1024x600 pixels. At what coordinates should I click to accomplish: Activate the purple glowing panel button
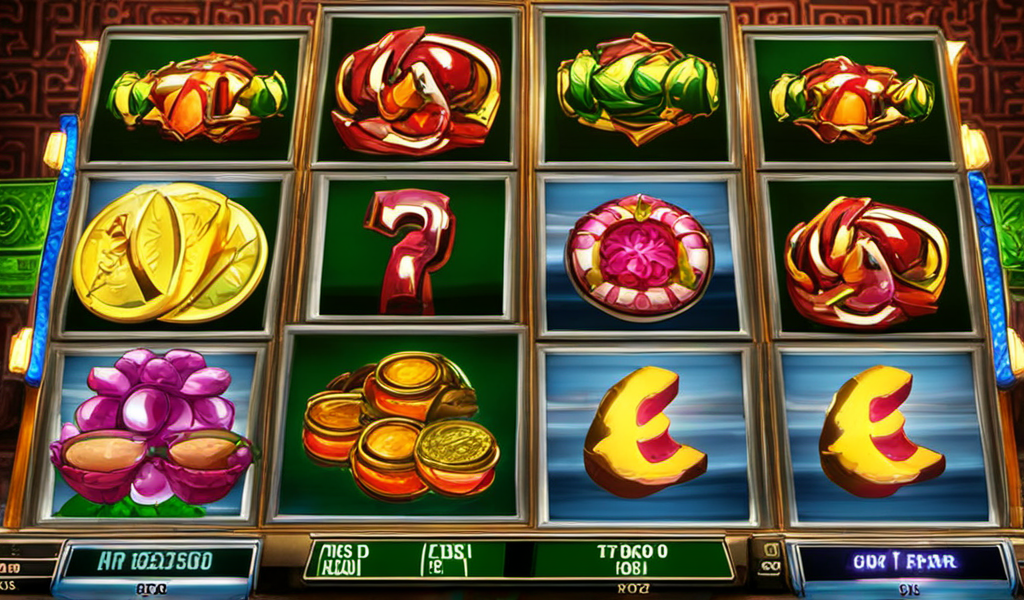click(899, 562)
